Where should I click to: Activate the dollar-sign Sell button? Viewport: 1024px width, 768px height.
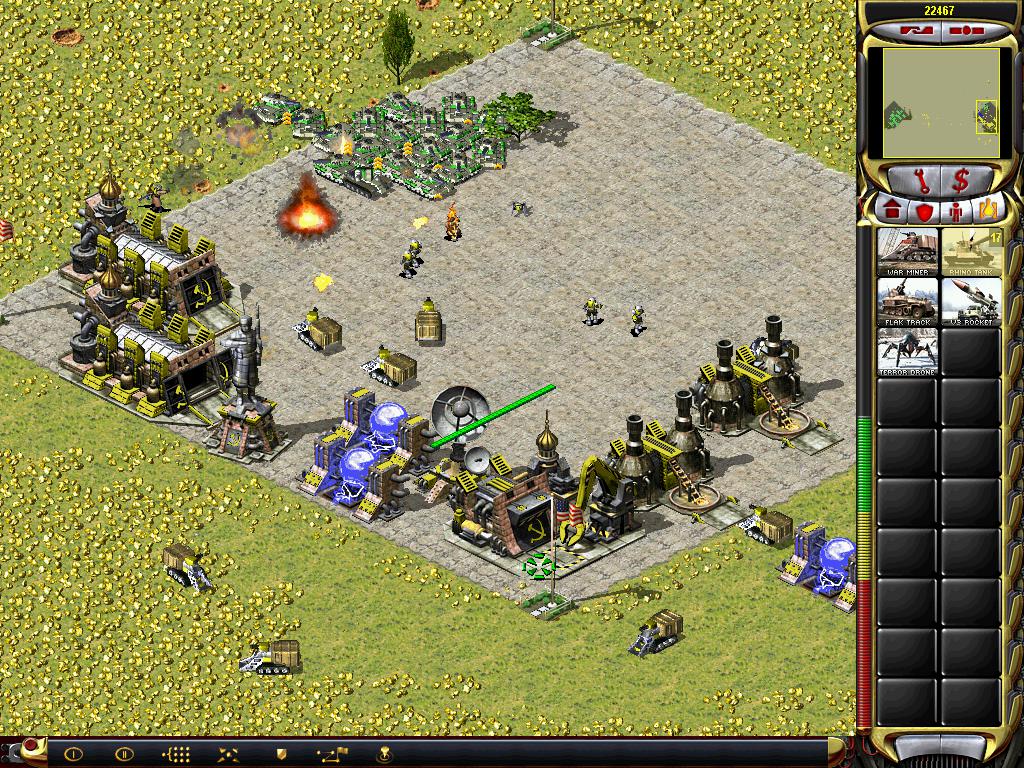960,182
